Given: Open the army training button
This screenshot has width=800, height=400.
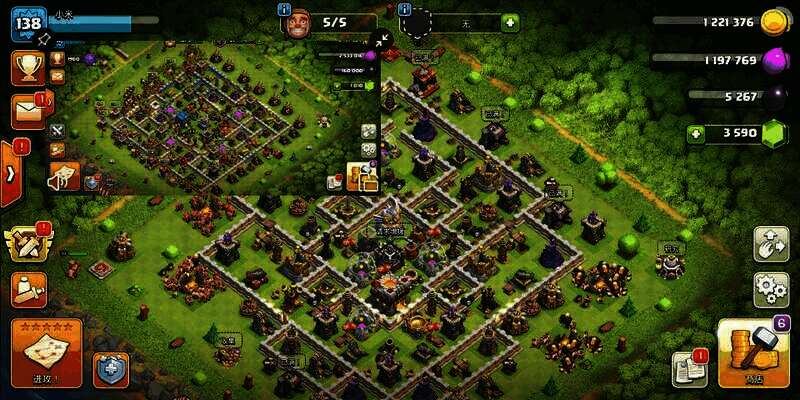Looking at the screenshot, I should click(x=27, y=290).
